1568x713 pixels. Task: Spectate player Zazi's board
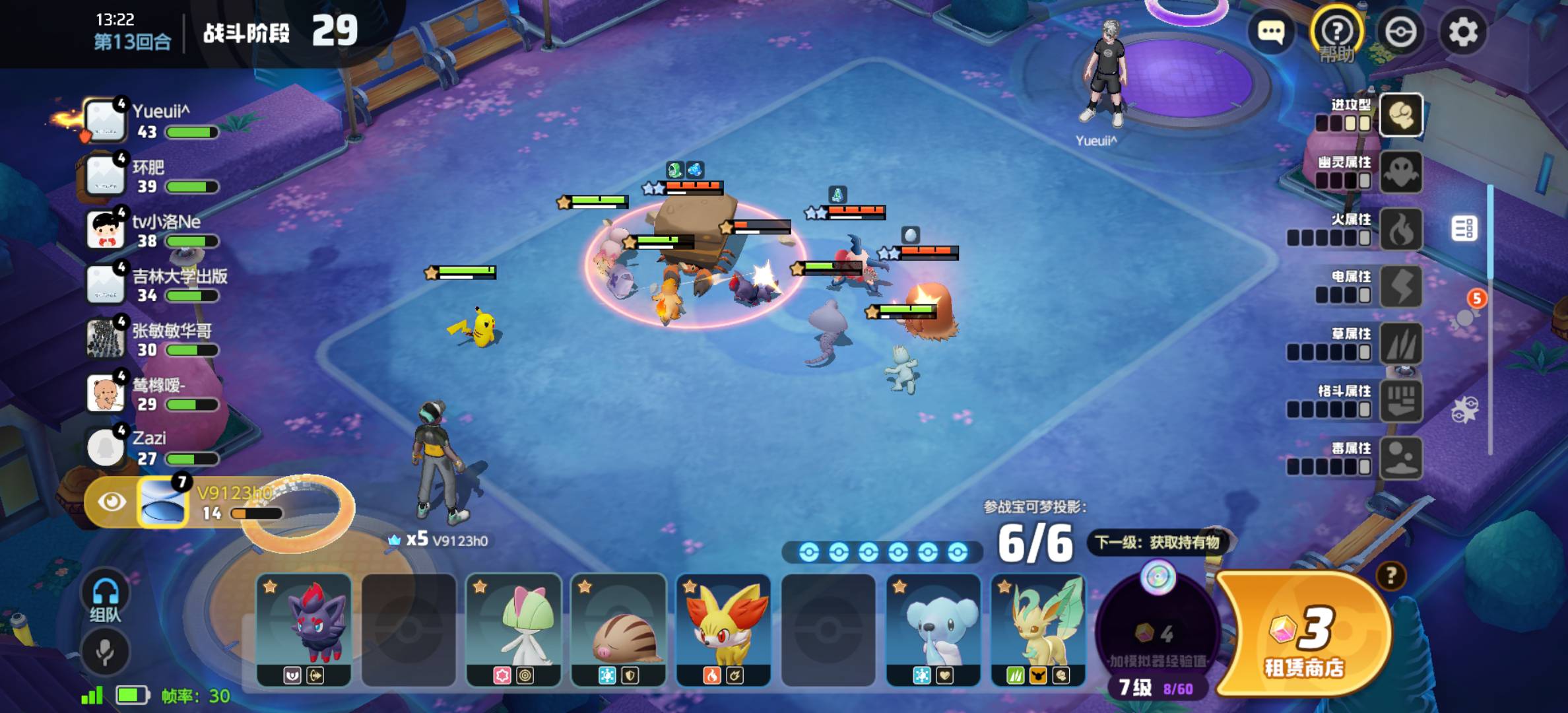152,448
